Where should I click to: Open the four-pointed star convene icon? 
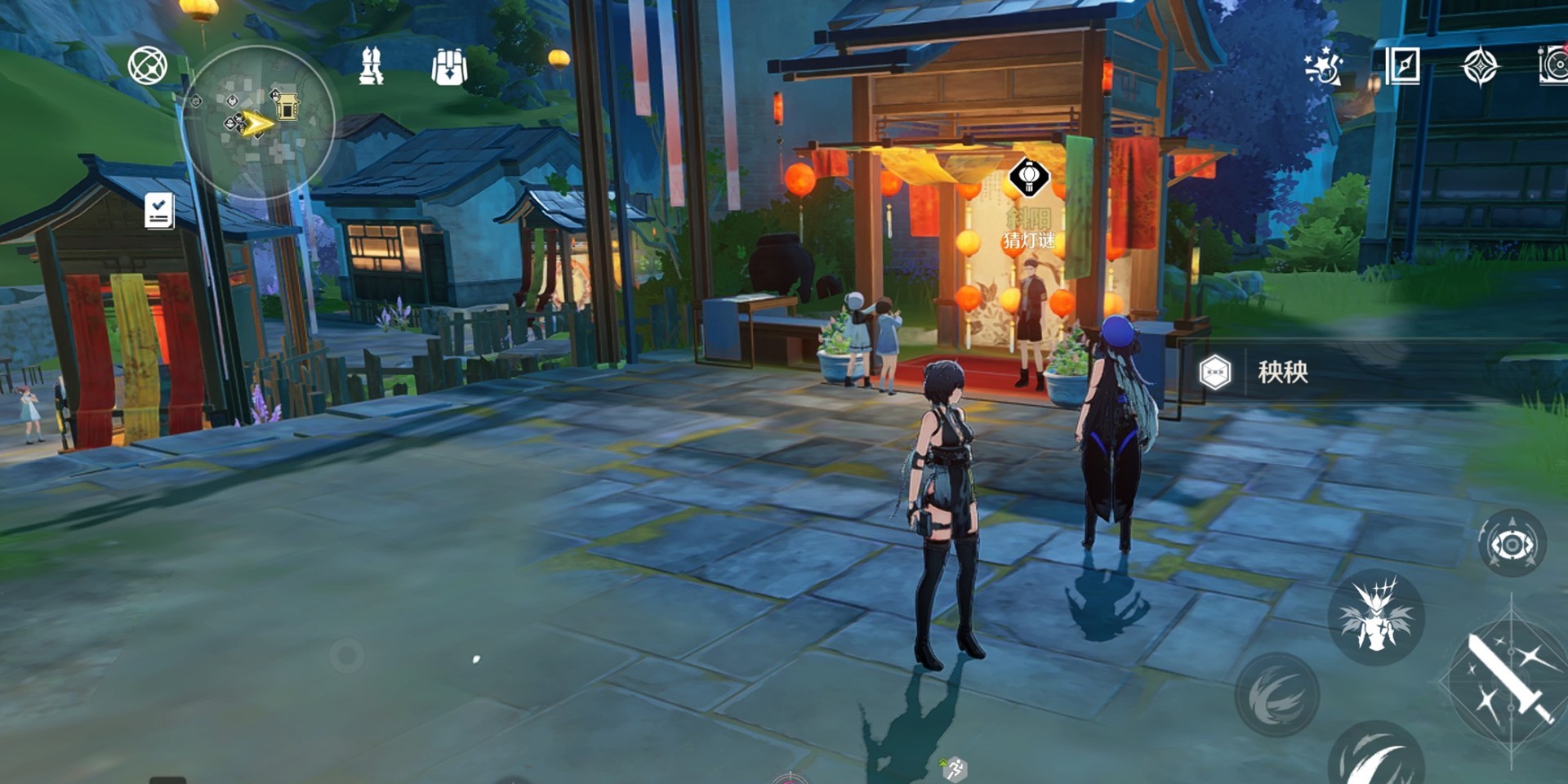click(1480, 66)
